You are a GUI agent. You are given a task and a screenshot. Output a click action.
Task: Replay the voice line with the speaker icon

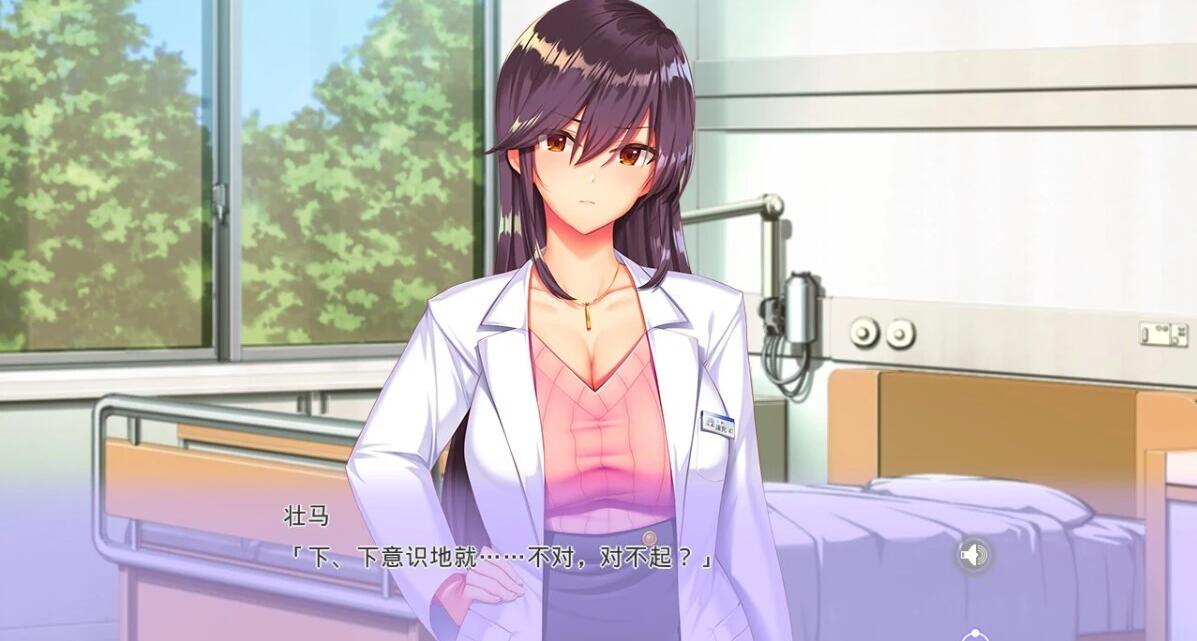point(973,554)
